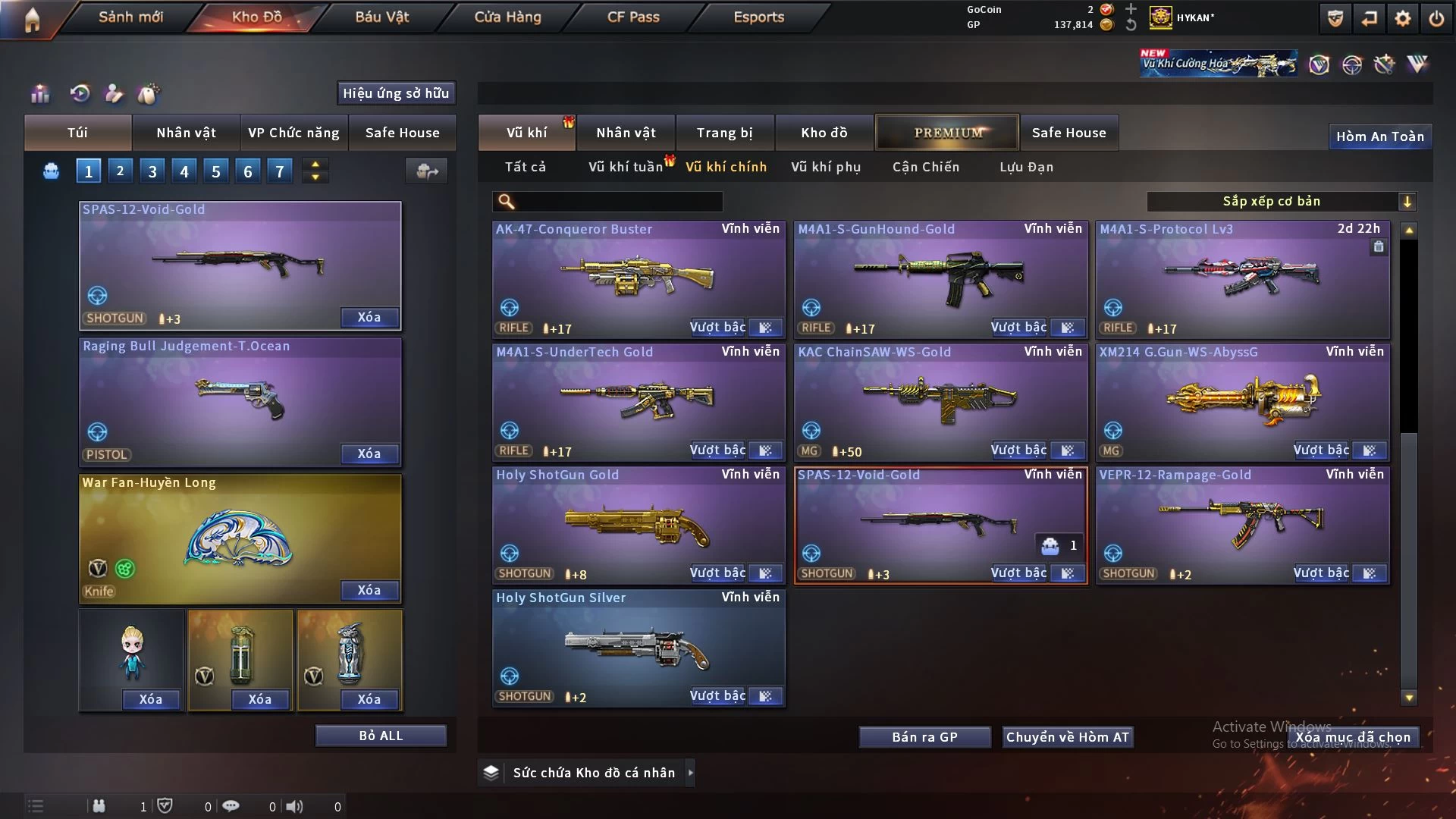Image resolution: width=1456 pixels, height=819 pixels.
Task: Open the Cửa Hàng shop menu
Action: tap(507, 17)
